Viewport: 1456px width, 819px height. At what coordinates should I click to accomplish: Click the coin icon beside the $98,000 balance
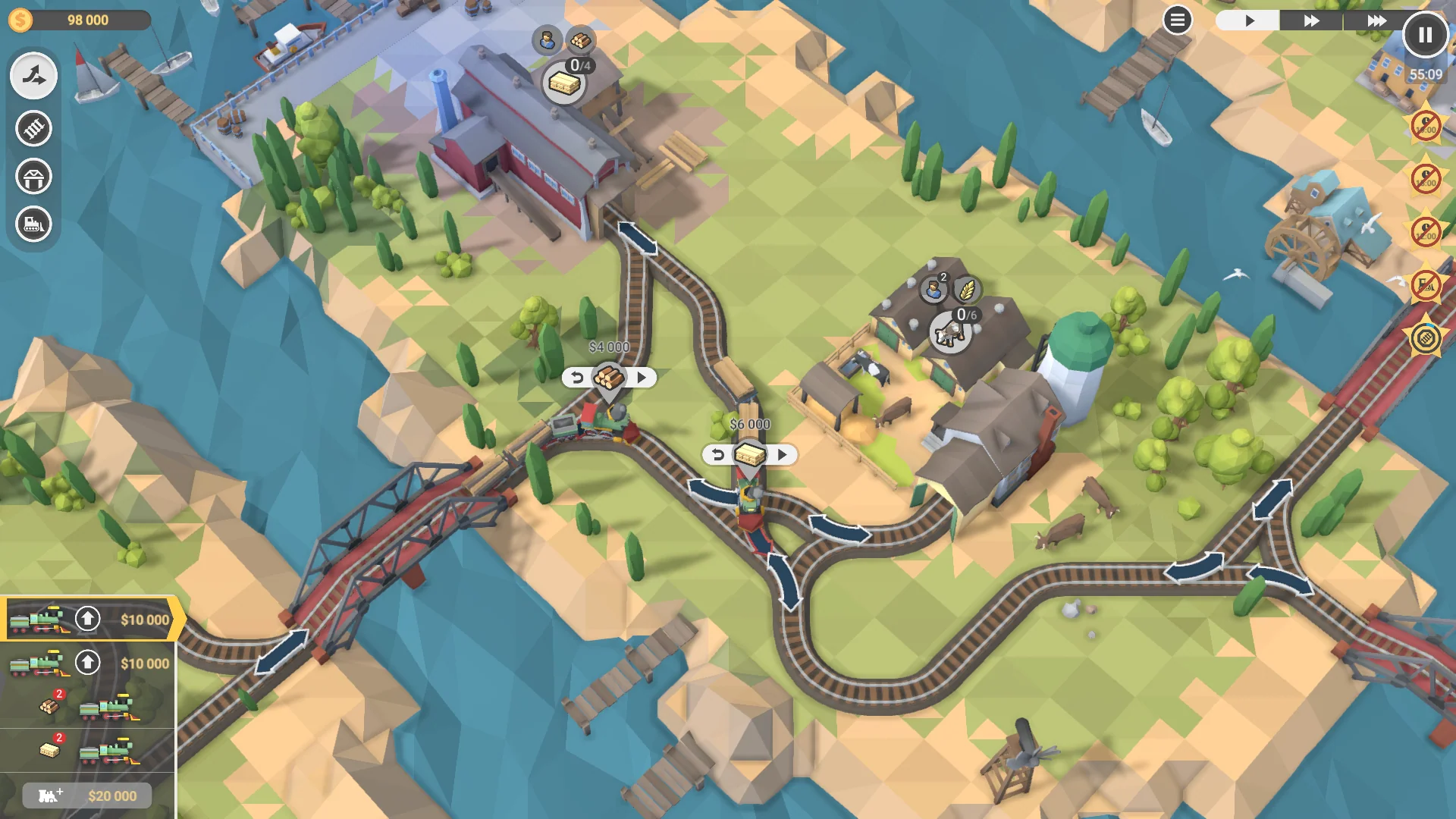click(x=20, y=20)
